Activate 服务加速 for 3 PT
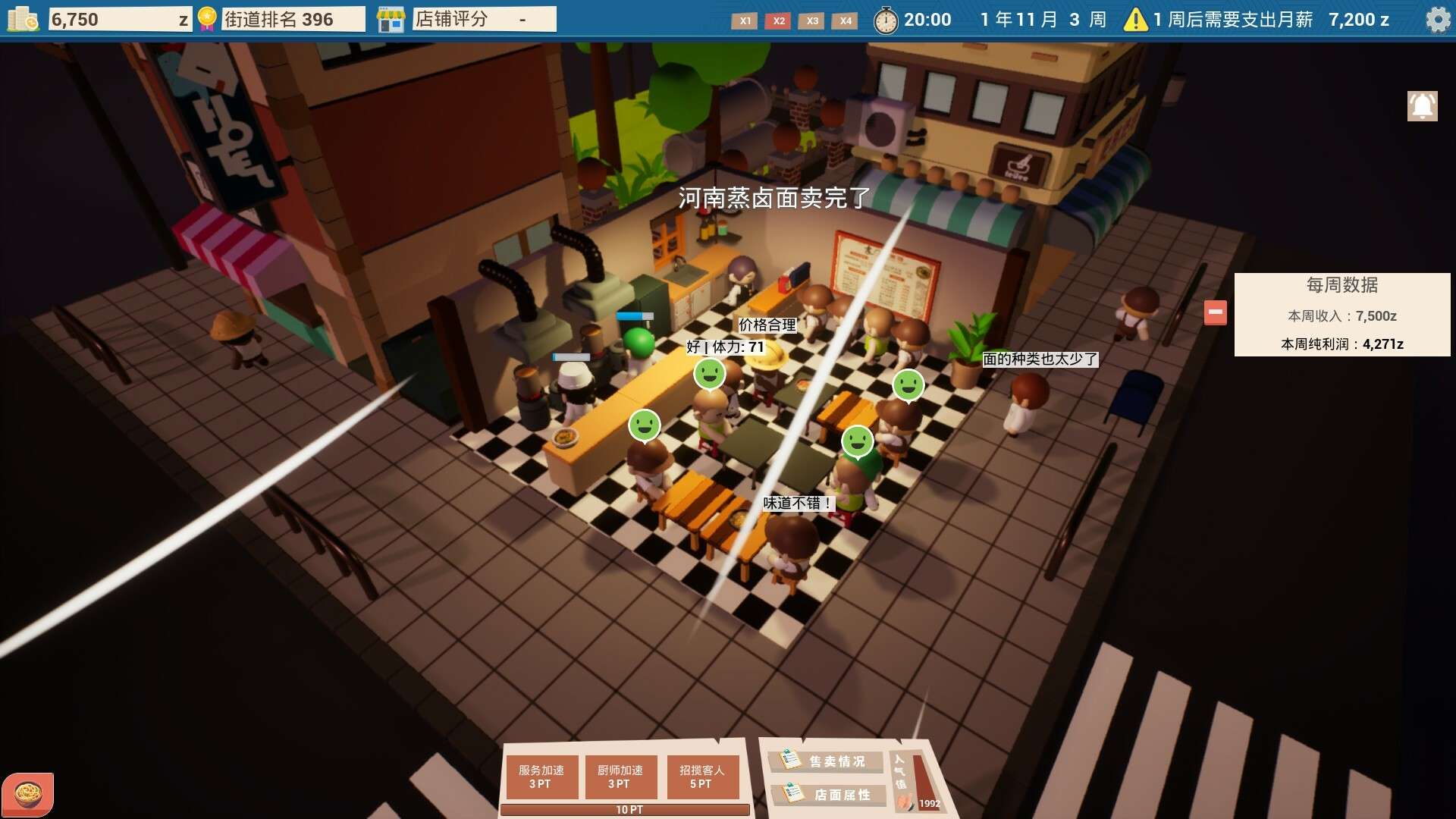 [x=541, y=776]
